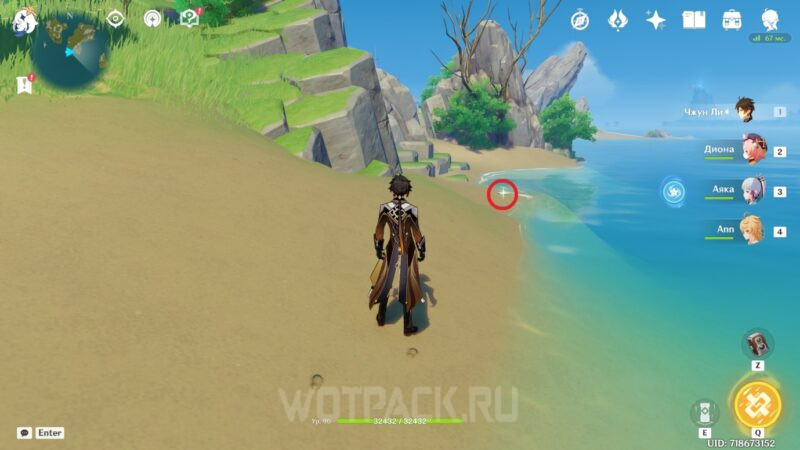Click the eye-shaped tracking icon near the minimap
This screenshot has height=450, width=800.
[x=116, y=18]
